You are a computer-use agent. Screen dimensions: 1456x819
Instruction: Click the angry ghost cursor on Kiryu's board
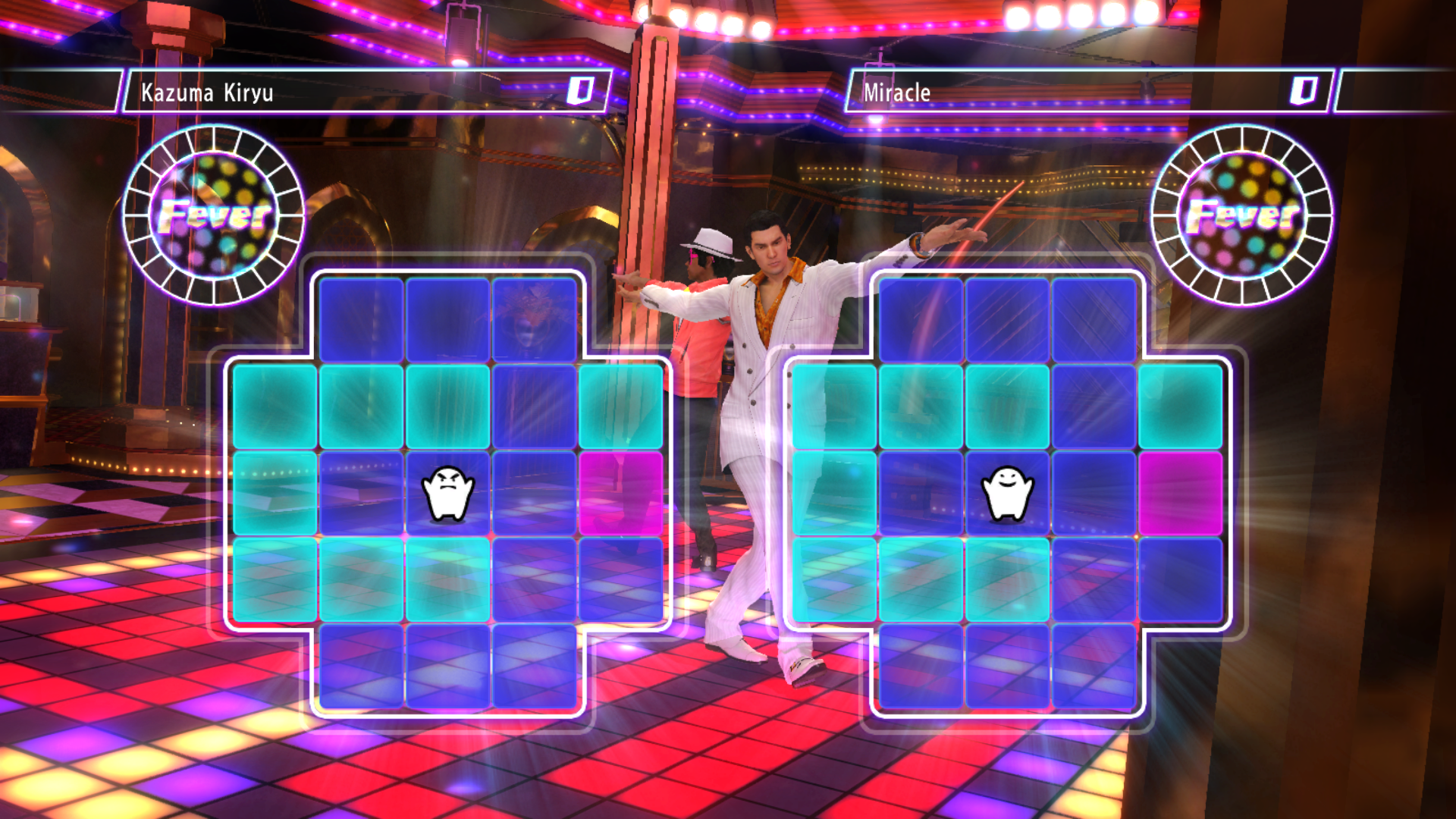pyautogui.click(x=447, y=494)
